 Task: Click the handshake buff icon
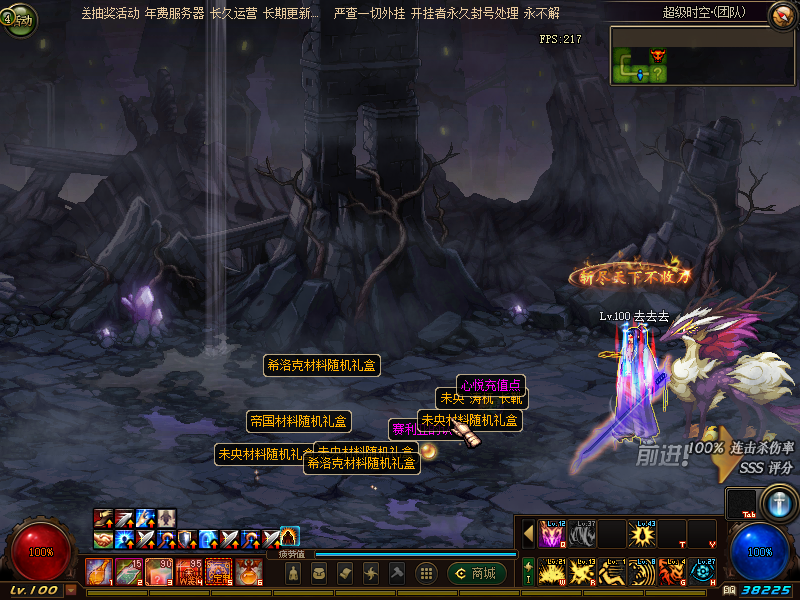pos(103,539)
